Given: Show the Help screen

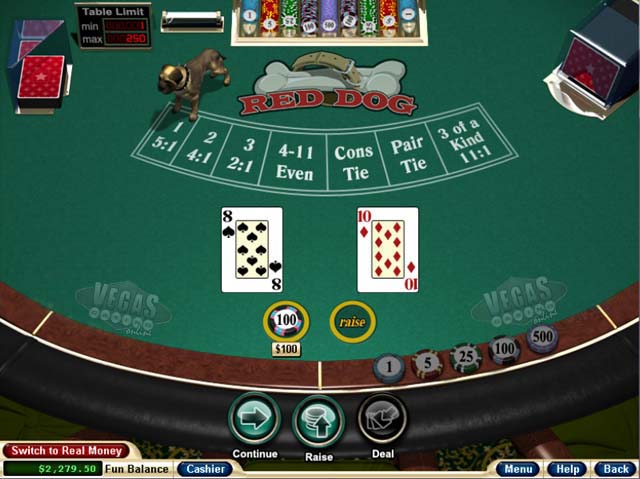Looking at the screenshot, I should click(567, 468).
